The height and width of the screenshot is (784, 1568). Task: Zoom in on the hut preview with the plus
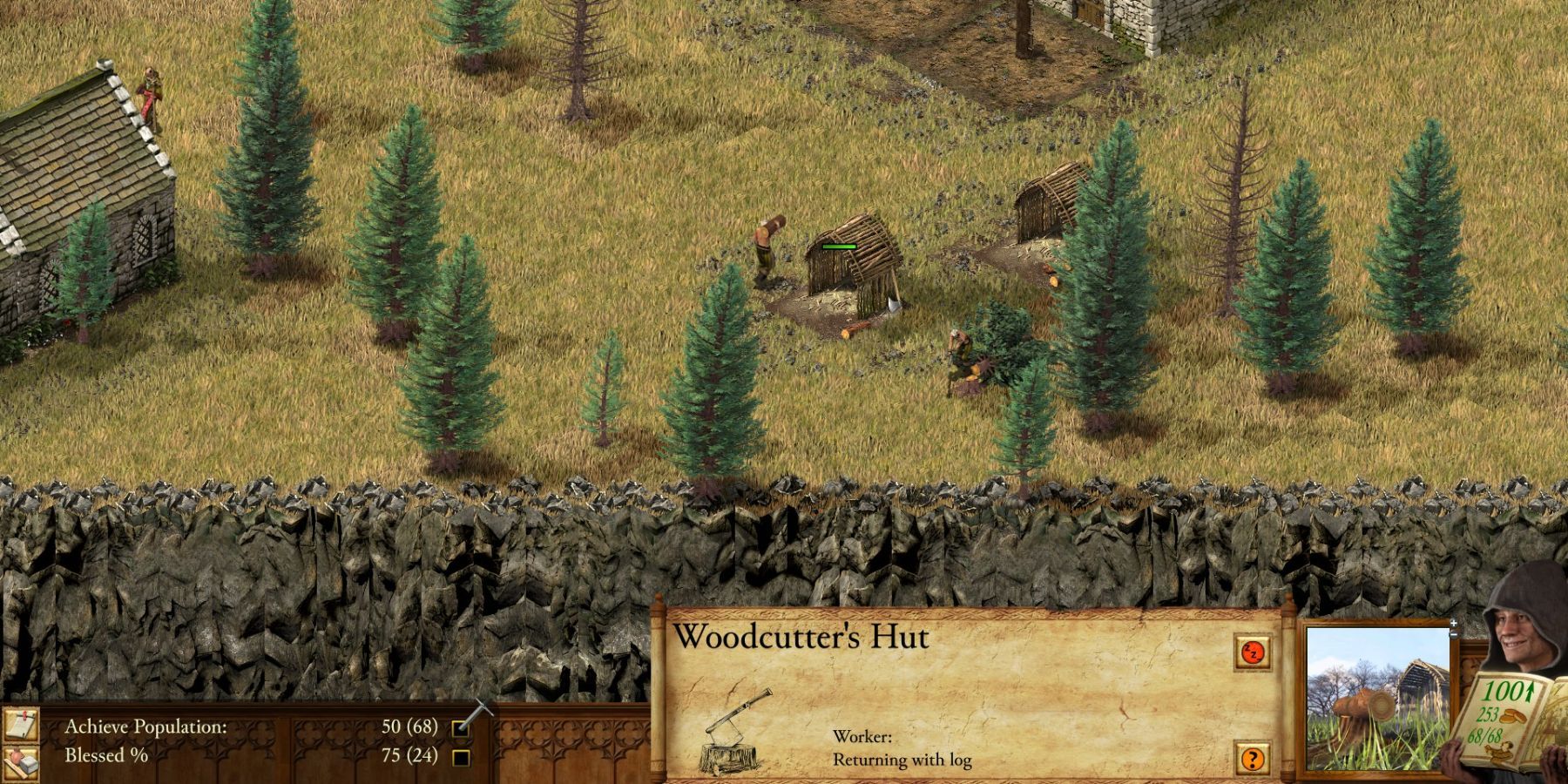click(1456, 623)
